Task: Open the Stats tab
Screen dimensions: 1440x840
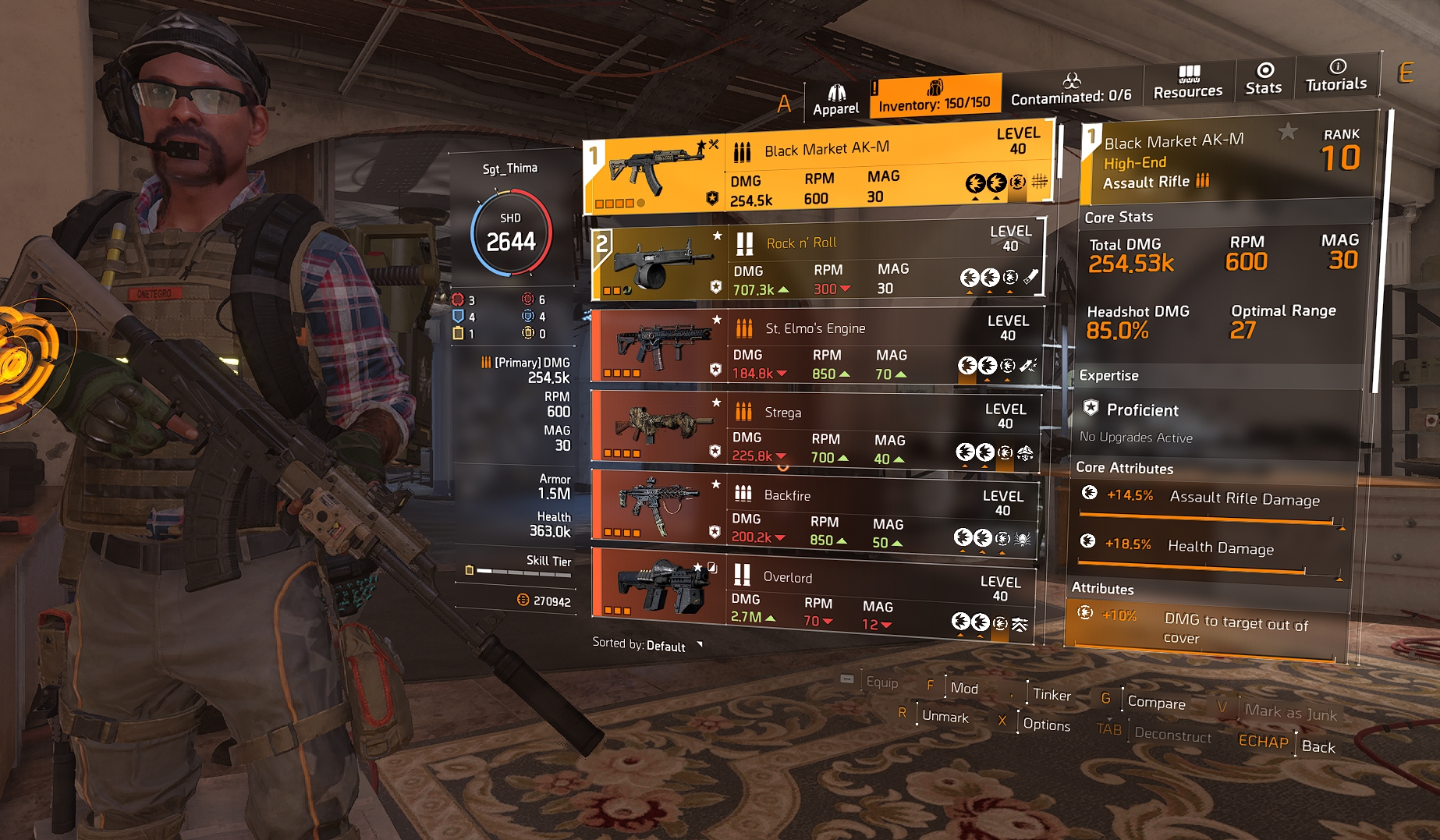Action: tap(1264, 80)
